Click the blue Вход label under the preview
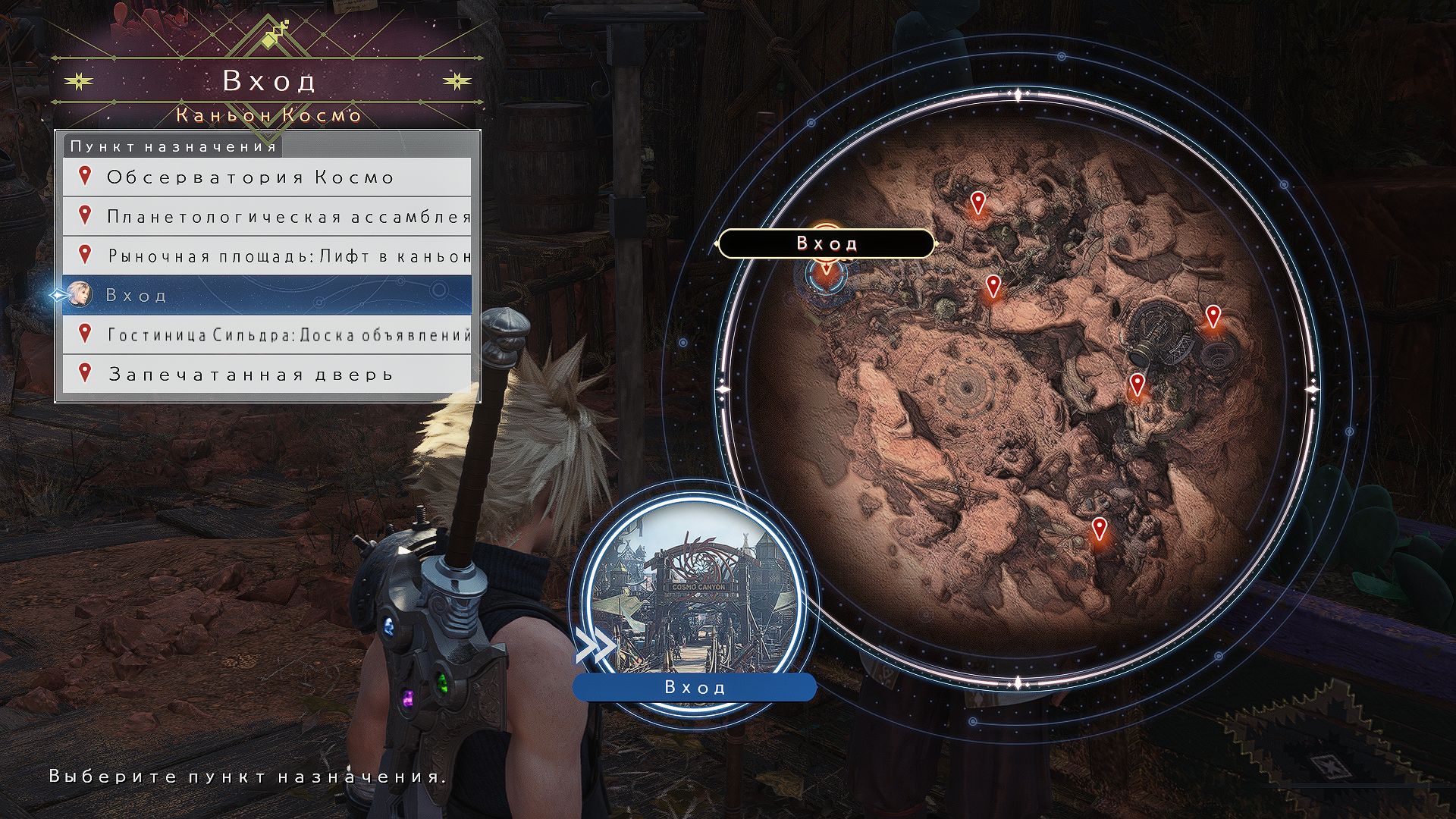1456x819 pixels. pos(695,687)
